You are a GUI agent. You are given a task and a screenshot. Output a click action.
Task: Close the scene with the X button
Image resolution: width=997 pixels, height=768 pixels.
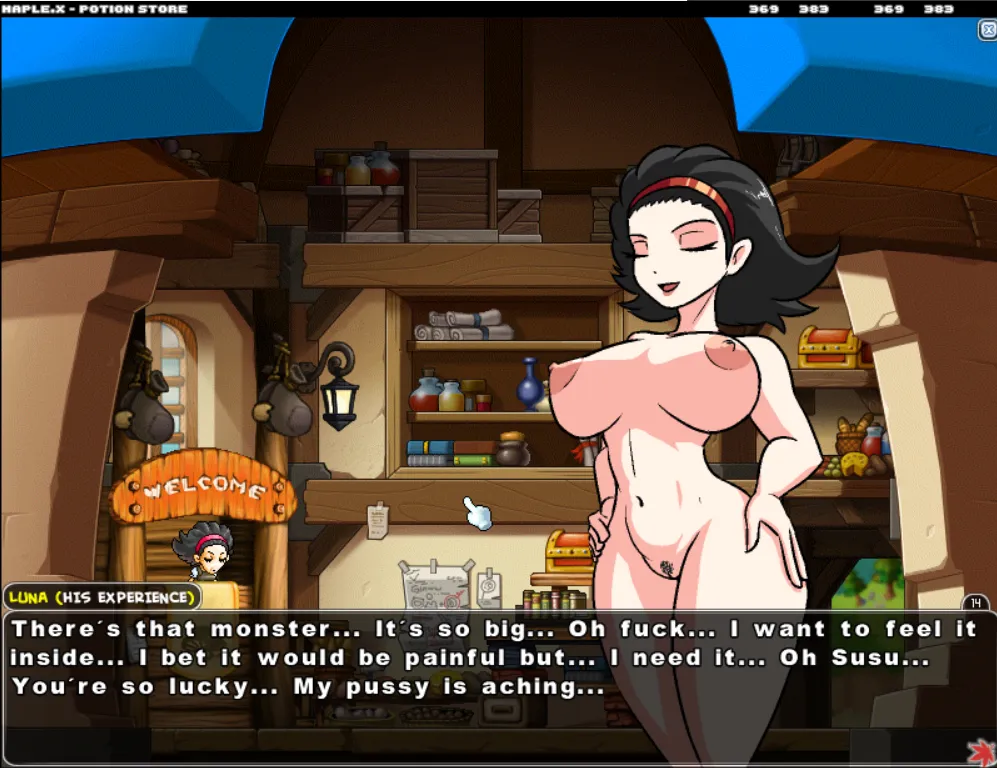coord(986,30)
